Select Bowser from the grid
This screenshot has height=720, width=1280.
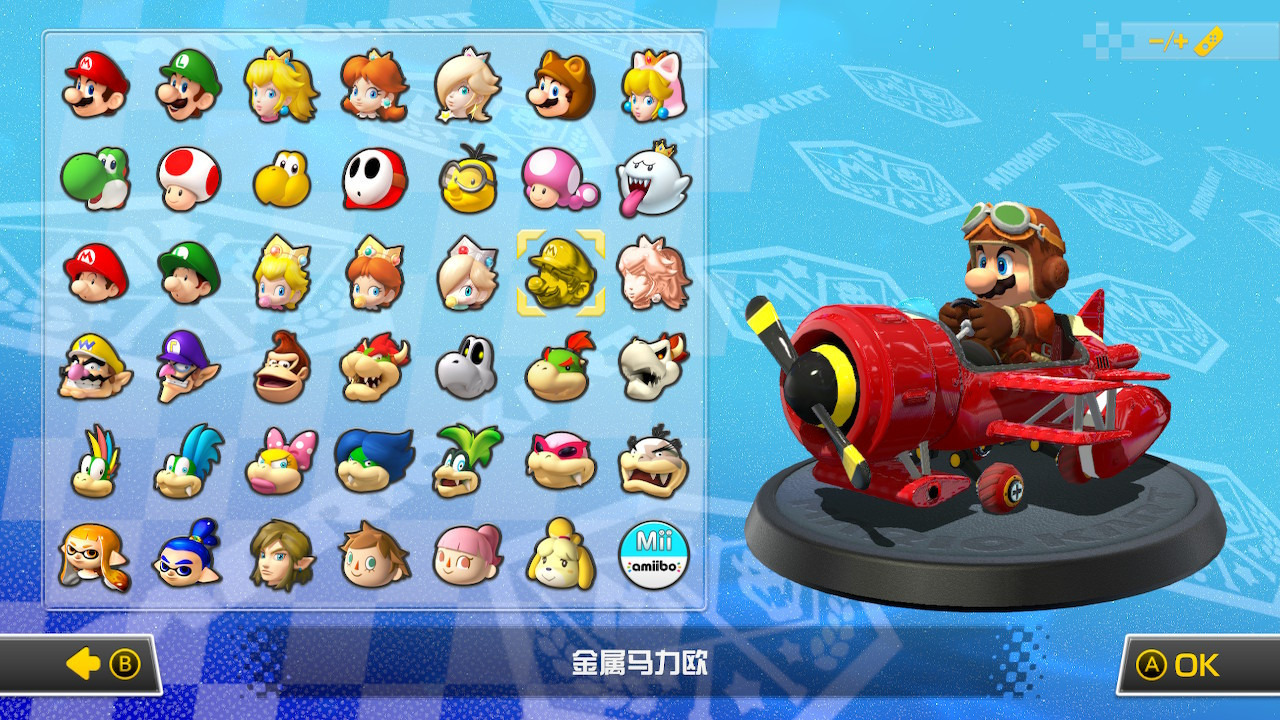(x=374, y=367)
